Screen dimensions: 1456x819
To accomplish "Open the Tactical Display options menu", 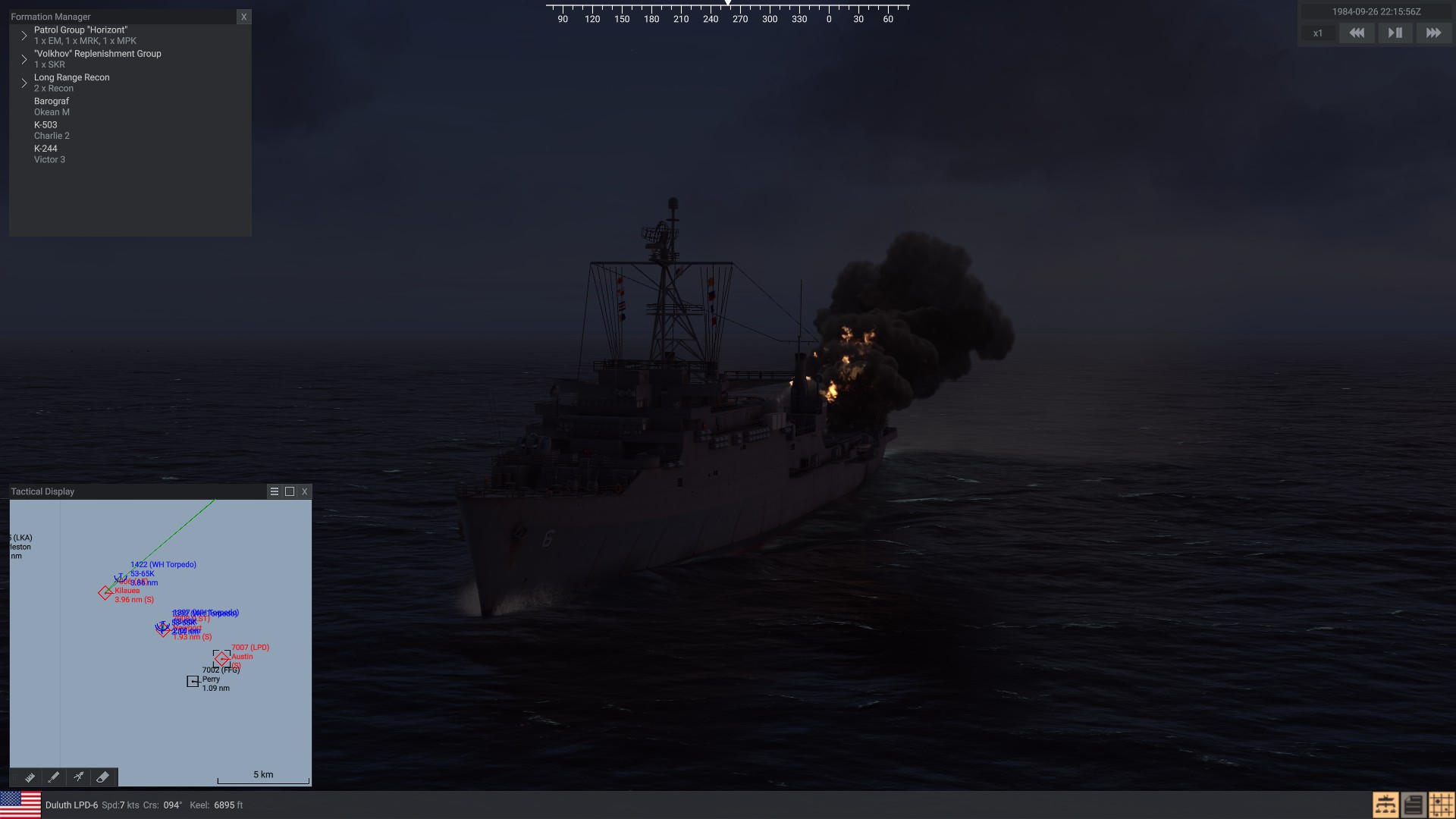I will [275, 491].
